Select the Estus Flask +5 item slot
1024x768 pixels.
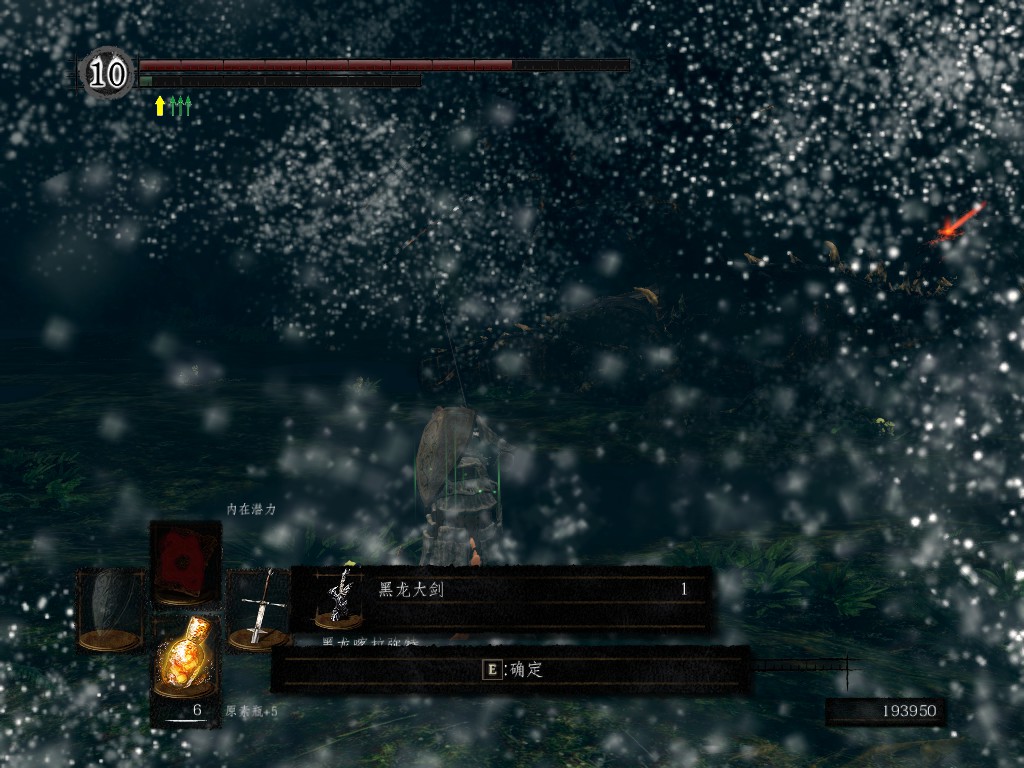click(186, 657)
